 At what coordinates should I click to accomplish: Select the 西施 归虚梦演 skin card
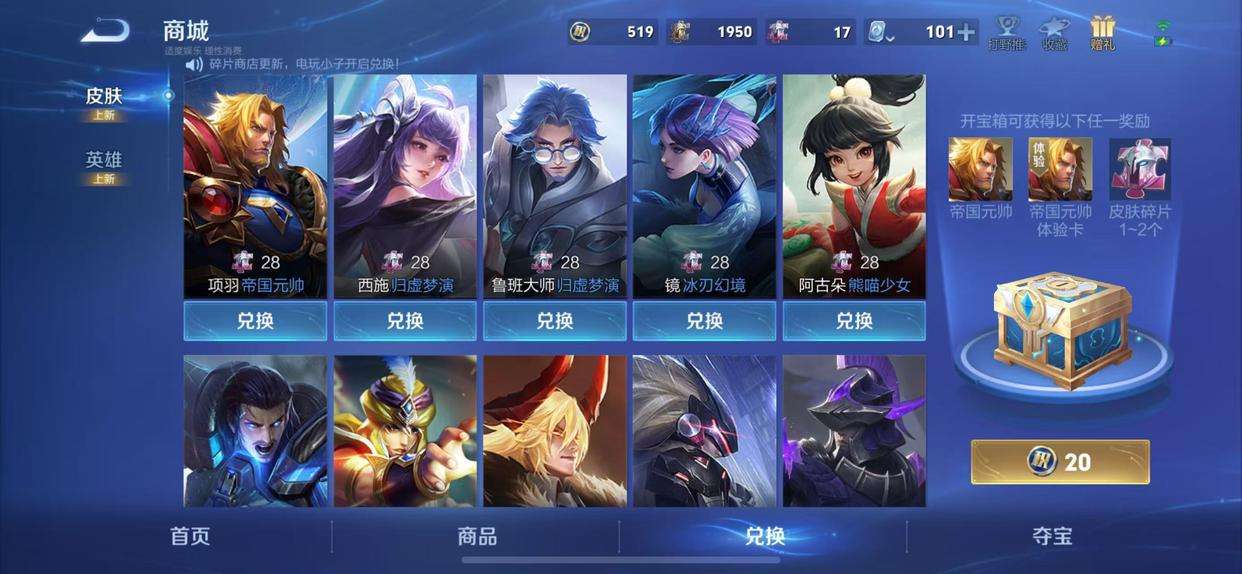tap(405, 185)
